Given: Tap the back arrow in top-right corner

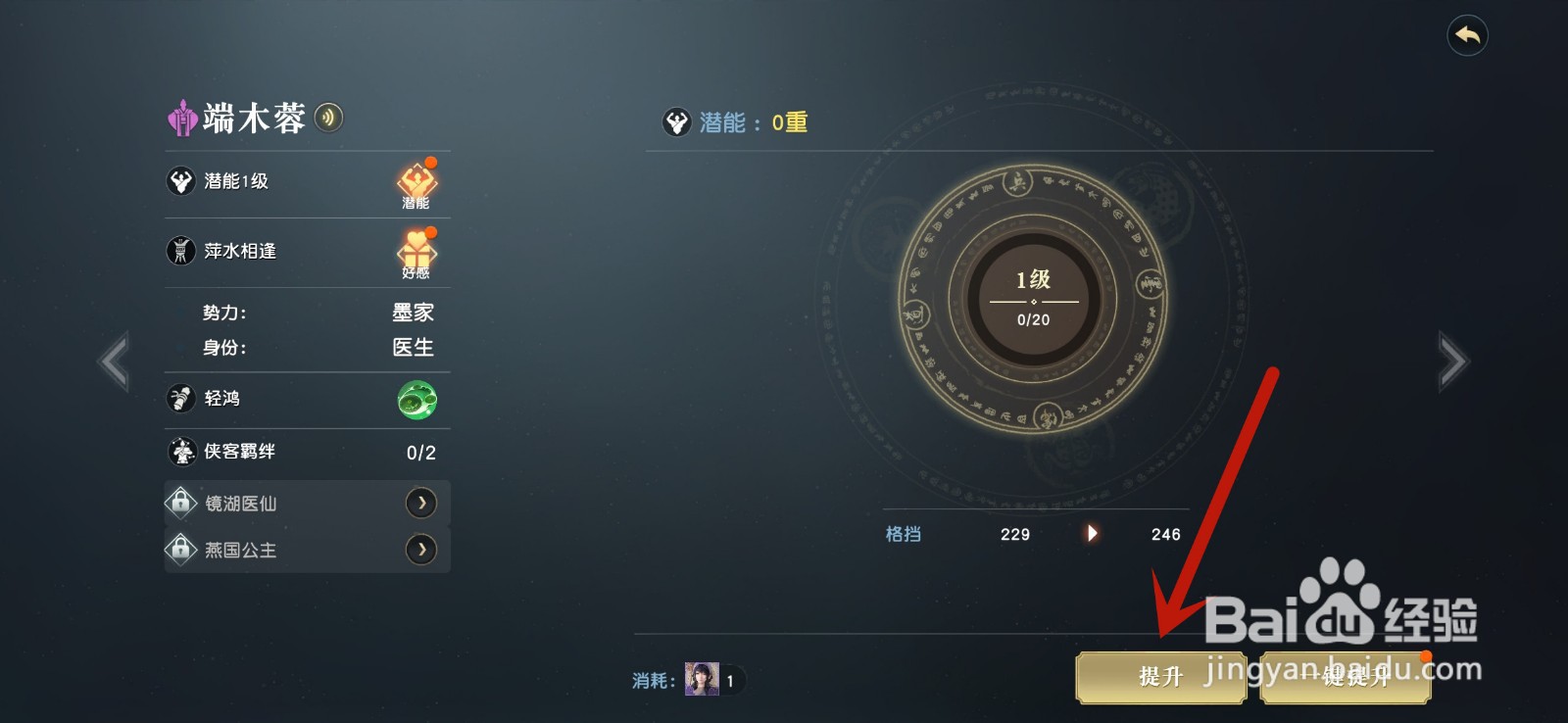Looking at the screenshot, I should (1466, 36).
